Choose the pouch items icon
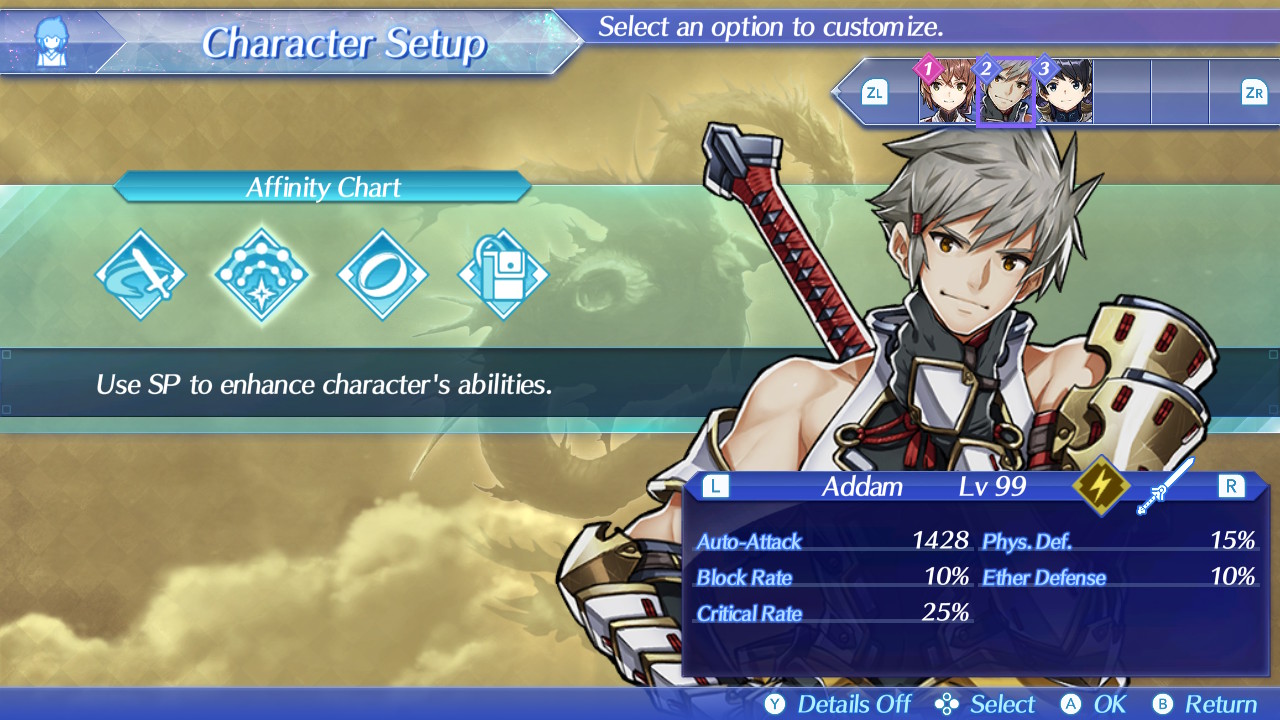This screenshot has height=720, width=1280. (503, 275)
